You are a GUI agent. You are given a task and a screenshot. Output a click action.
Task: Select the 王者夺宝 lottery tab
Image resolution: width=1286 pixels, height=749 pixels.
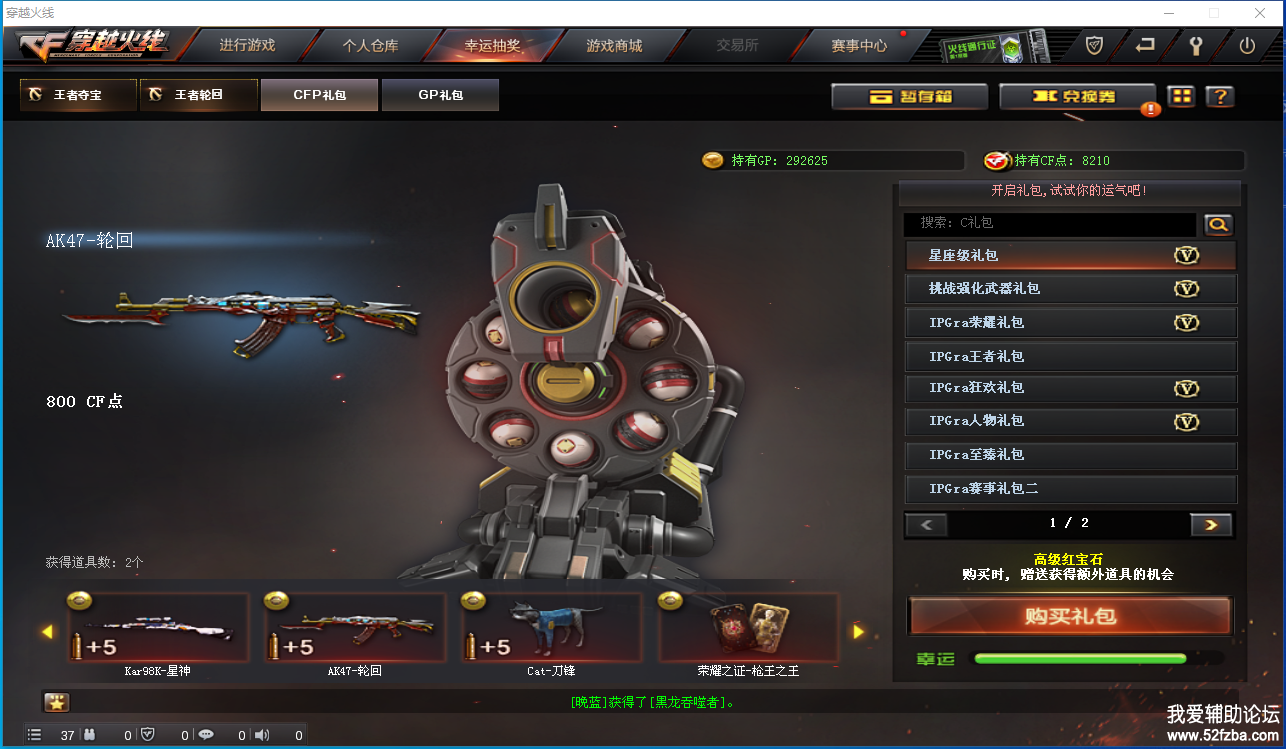coord(77,95)
